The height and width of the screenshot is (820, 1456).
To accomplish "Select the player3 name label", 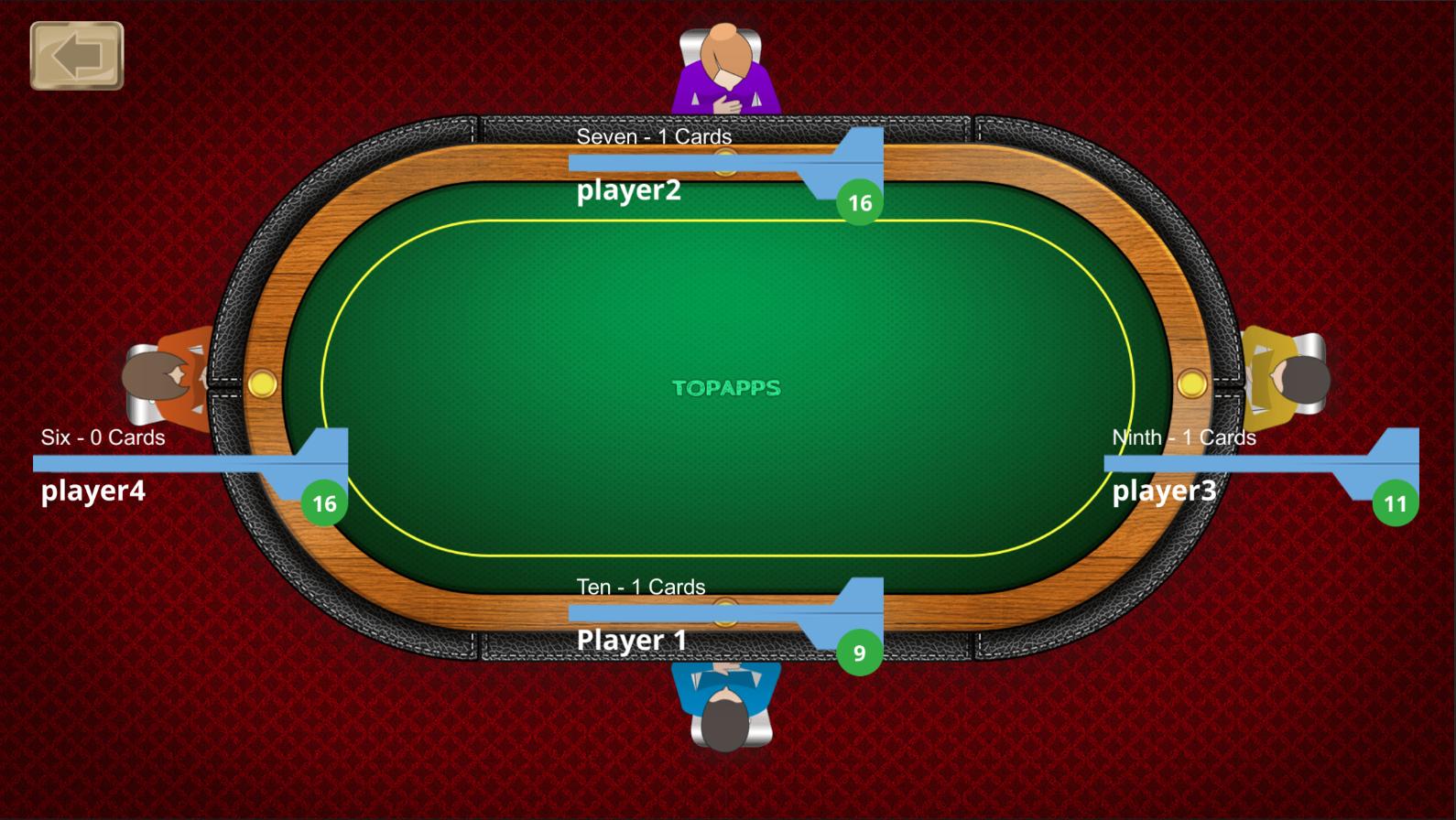I will [x=1163, y=491].
